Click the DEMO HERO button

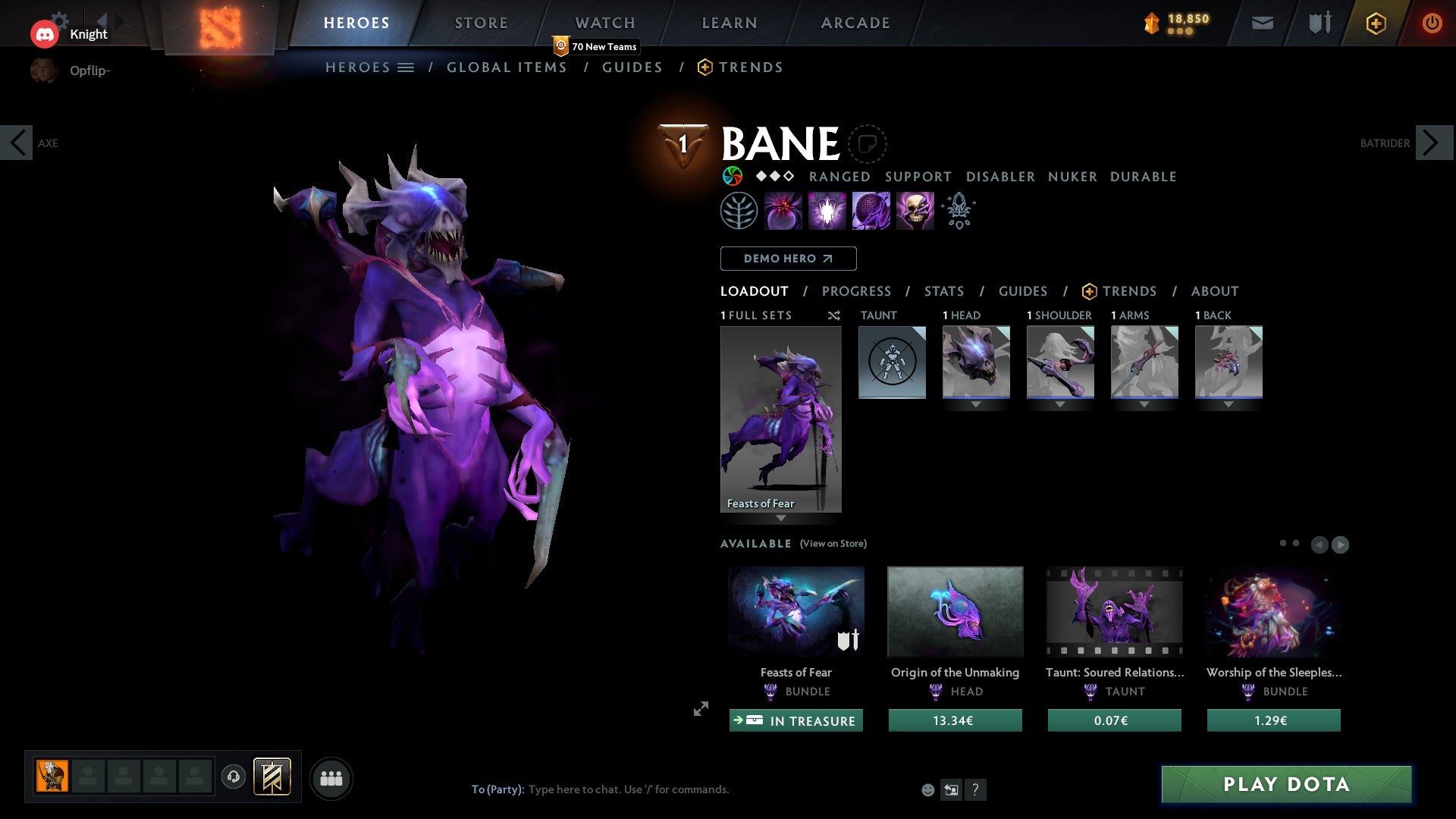pos(788,259)
